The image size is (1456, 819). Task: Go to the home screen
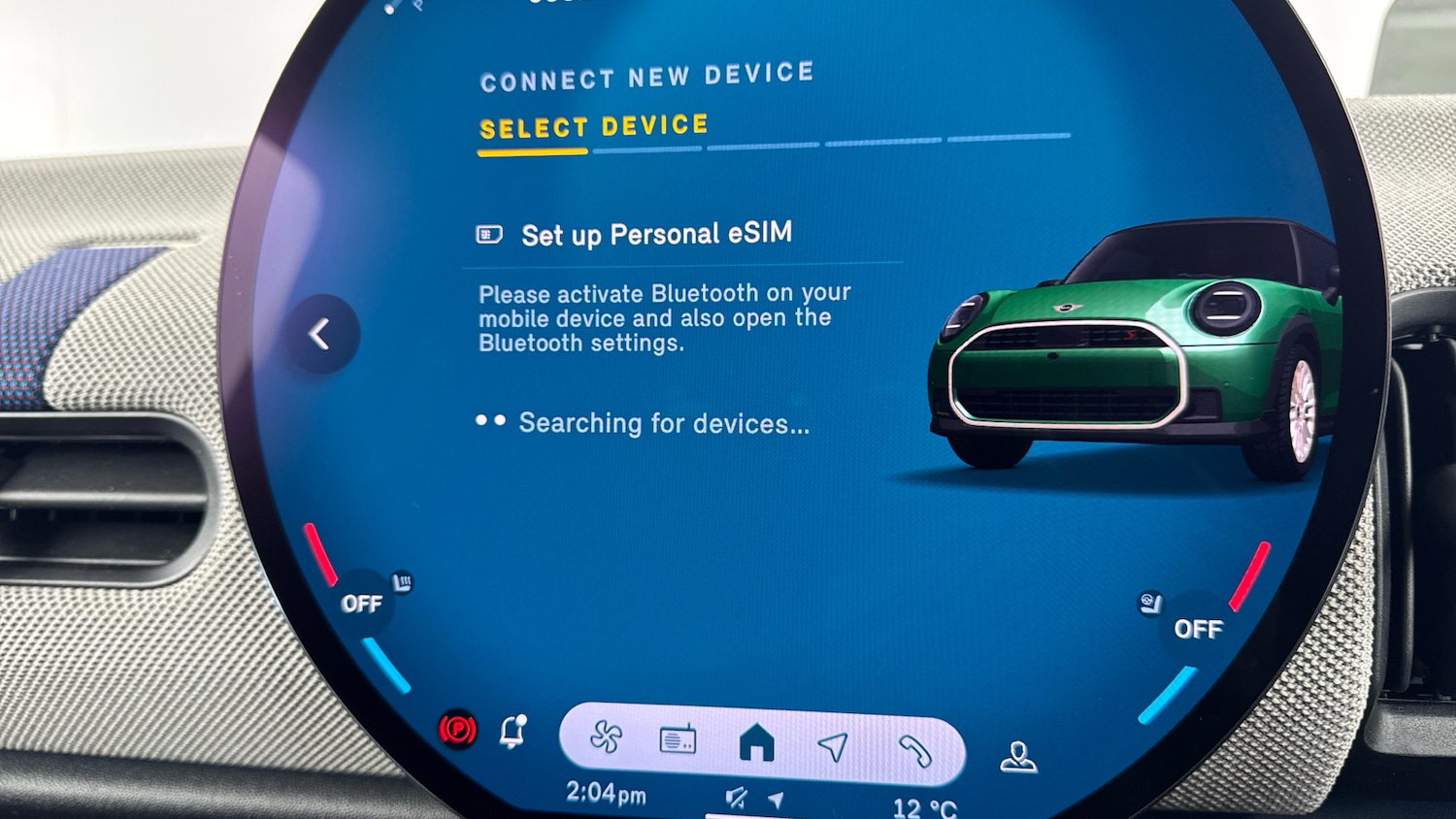tap(757, 744)
